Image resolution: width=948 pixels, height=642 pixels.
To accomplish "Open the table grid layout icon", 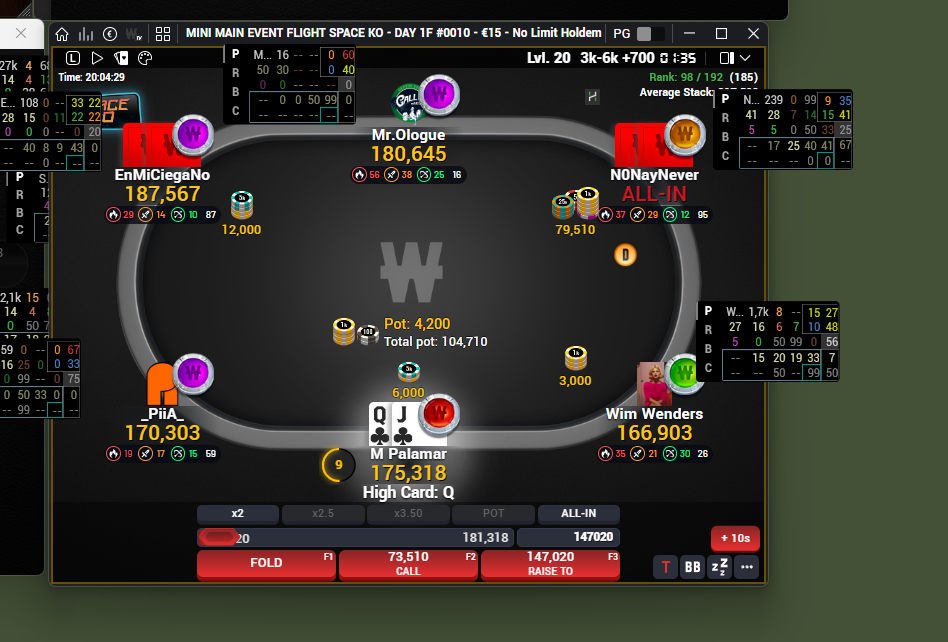I will [x=162, y=33].
